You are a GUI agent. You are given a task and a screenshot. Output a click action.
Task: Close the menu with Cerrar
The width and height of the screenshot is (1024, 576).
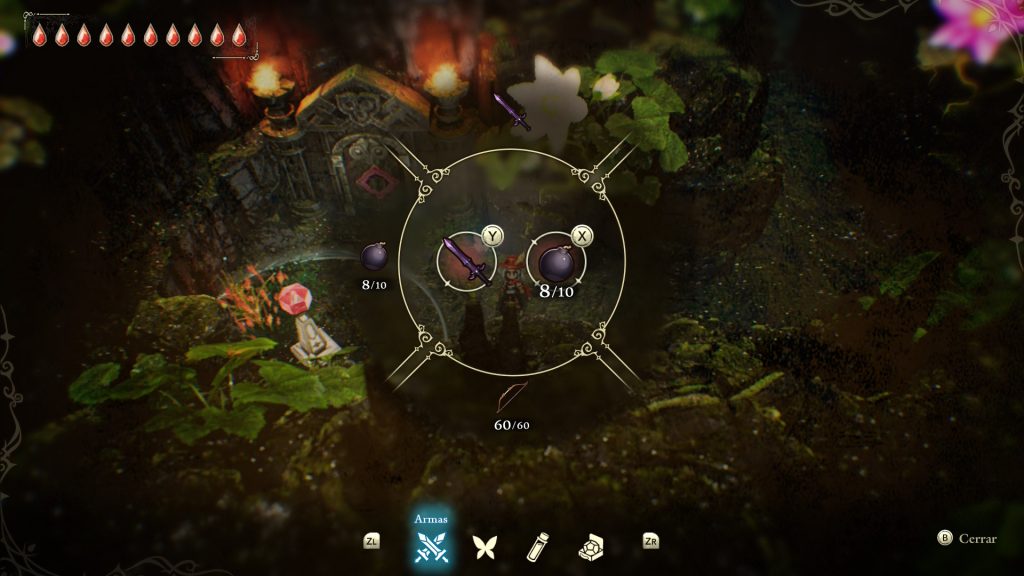967,538
